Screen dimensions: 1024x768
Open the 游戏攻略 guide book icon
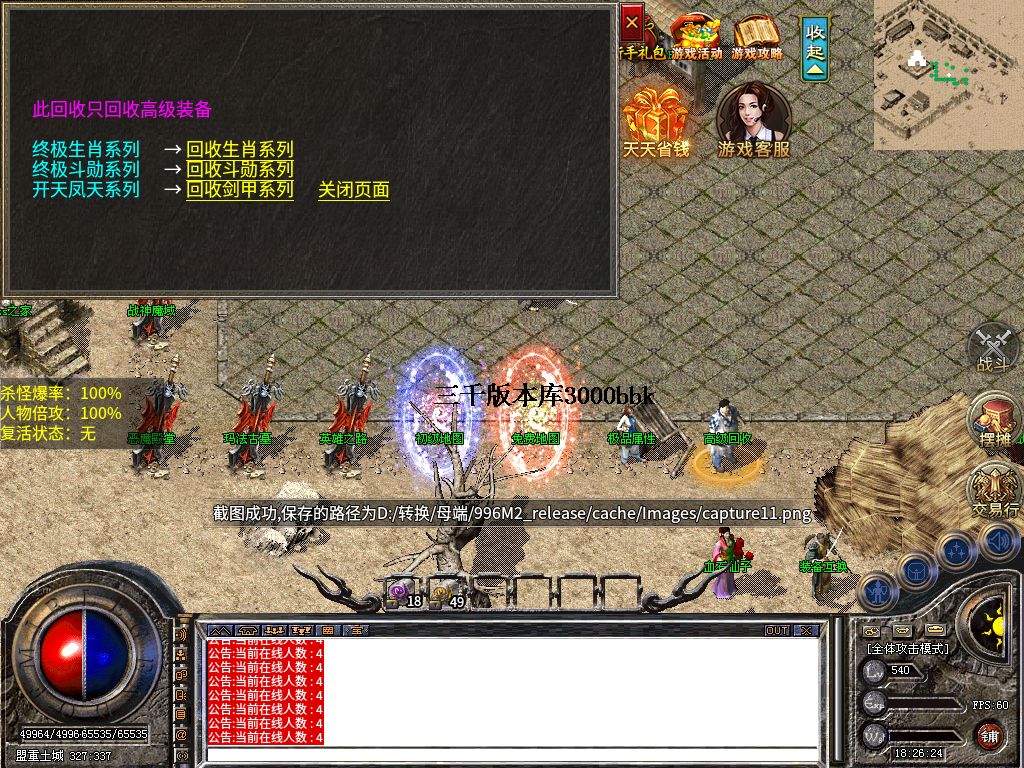pyautogui.click(x=756, y=37)
